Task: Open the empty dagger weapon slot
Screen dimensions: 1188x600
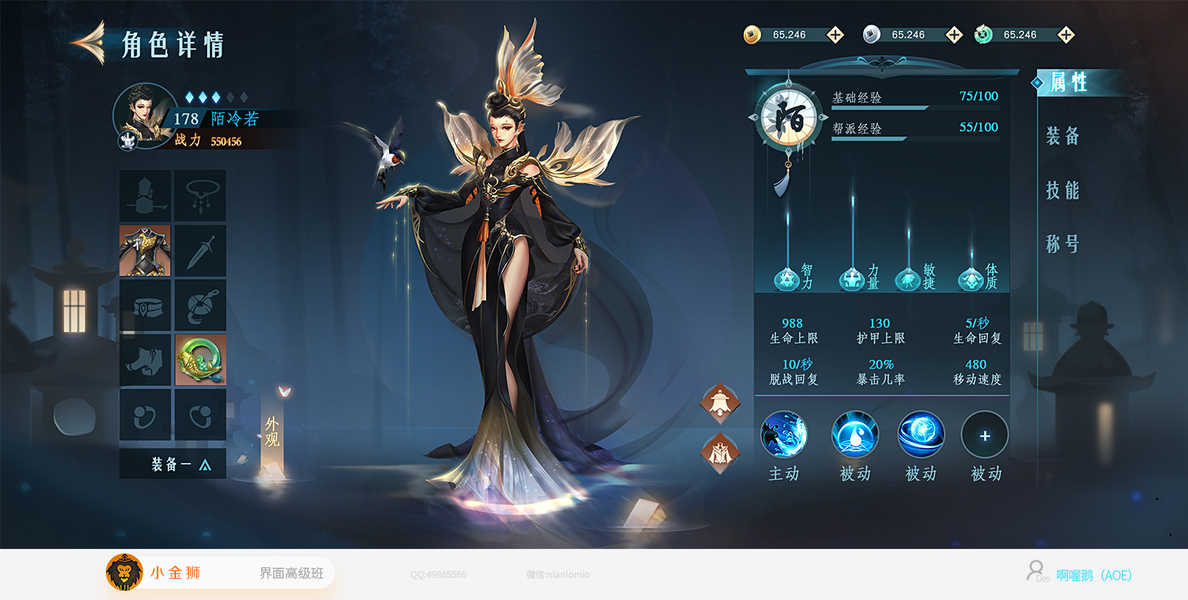Action: point(200,250)
